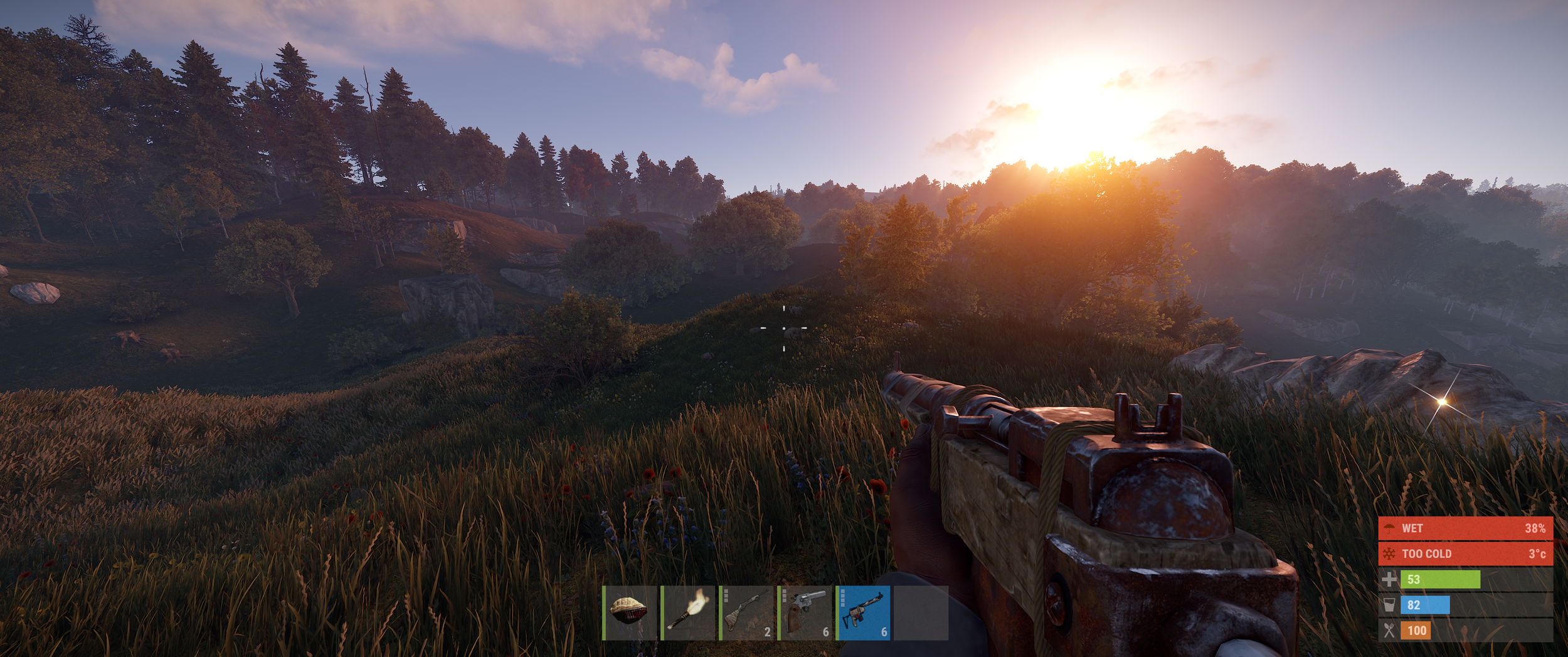
Task: Select the pie food slot
Action: coord(629,612)
